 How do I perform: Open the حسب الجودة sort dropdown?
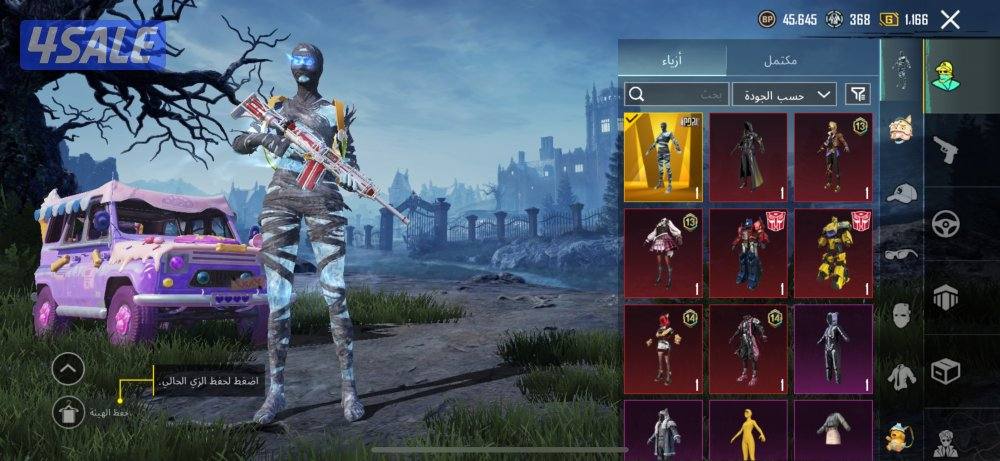[784, 94]
